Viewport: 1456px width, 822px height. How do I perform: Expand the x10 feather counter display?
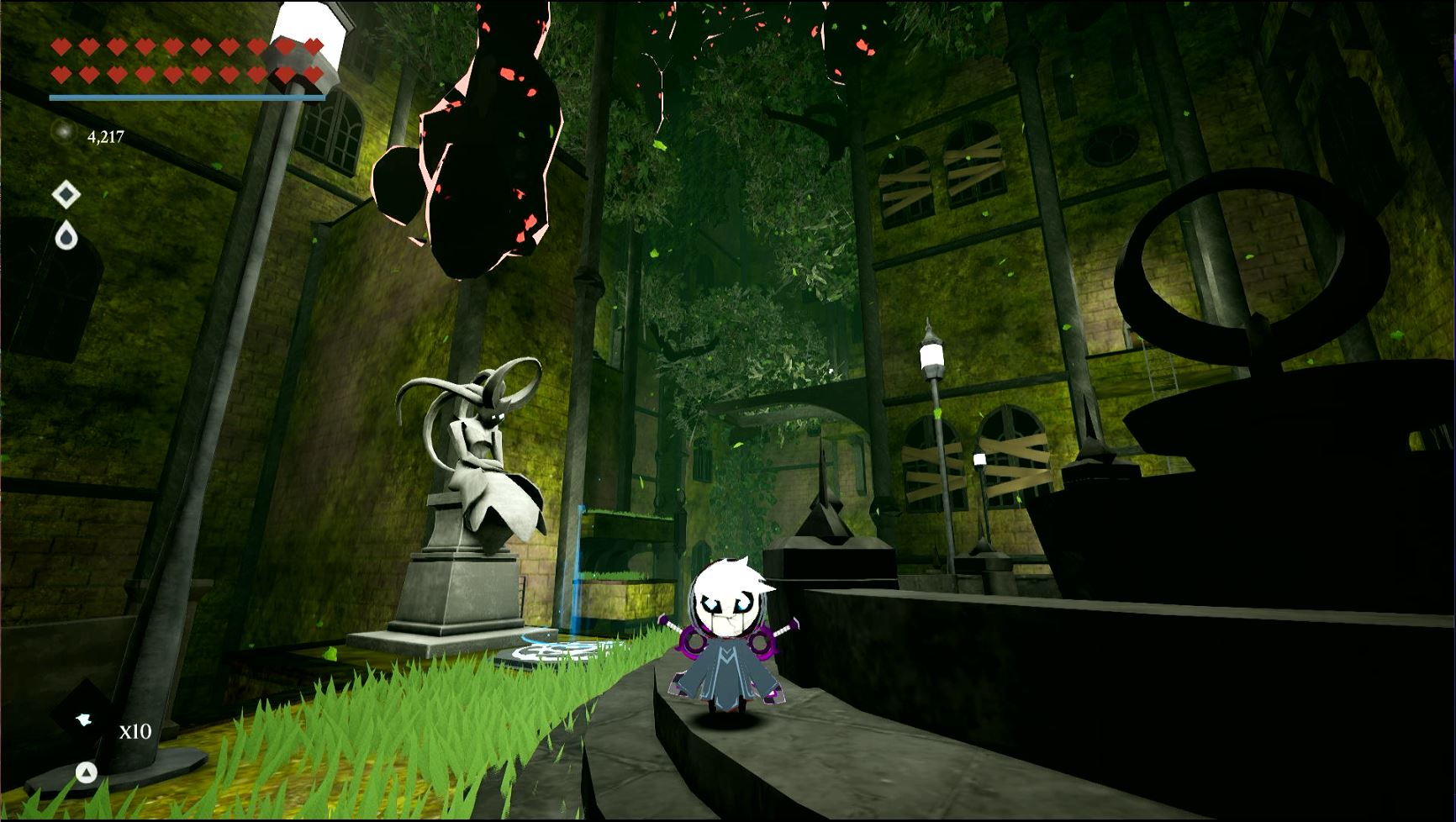[x=135, y=733]
